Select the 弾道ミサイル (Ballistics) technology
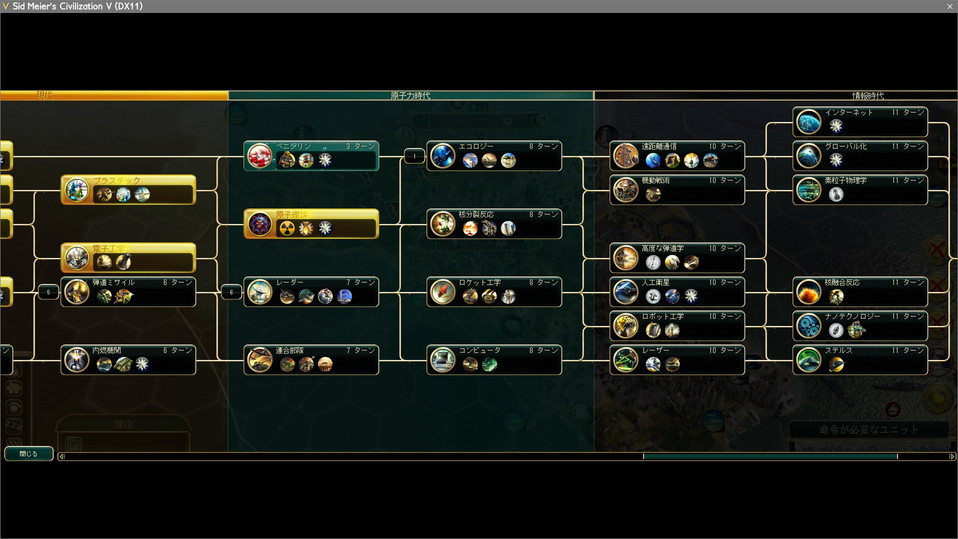The image size is (958, 539). (x=129, y=291)
